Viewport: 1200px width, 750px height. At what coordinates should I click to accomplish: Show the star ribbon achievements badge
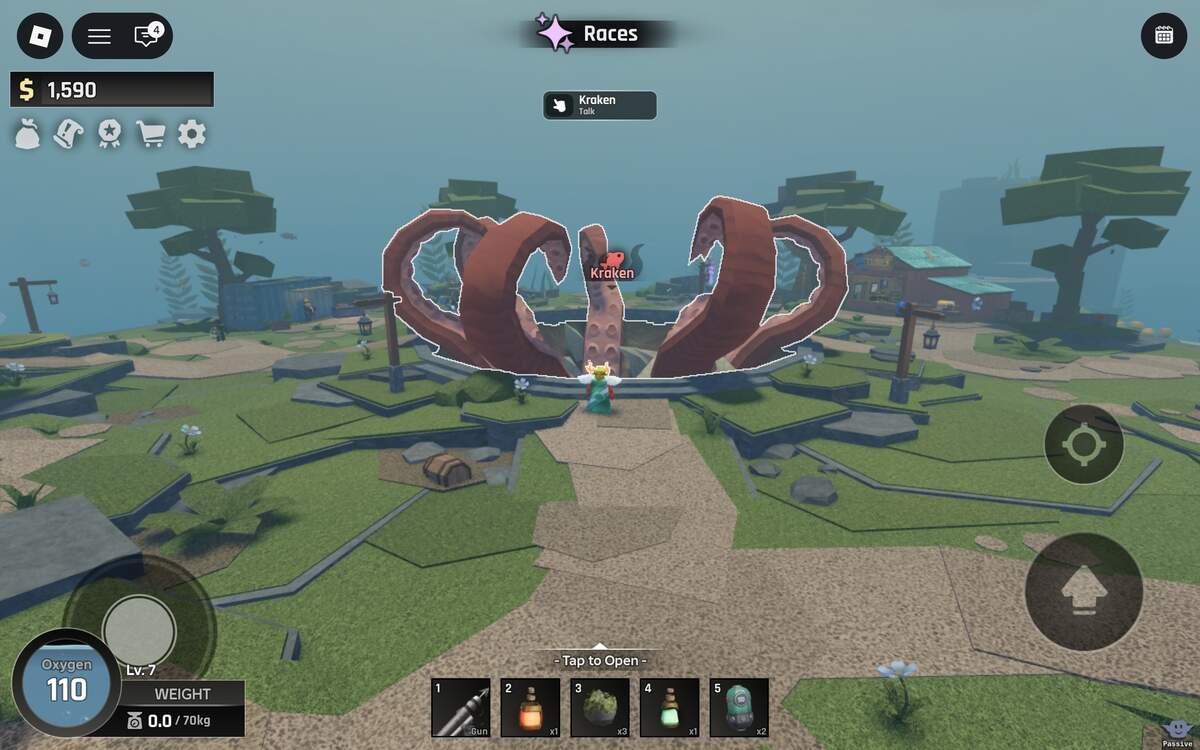point(109,134)
